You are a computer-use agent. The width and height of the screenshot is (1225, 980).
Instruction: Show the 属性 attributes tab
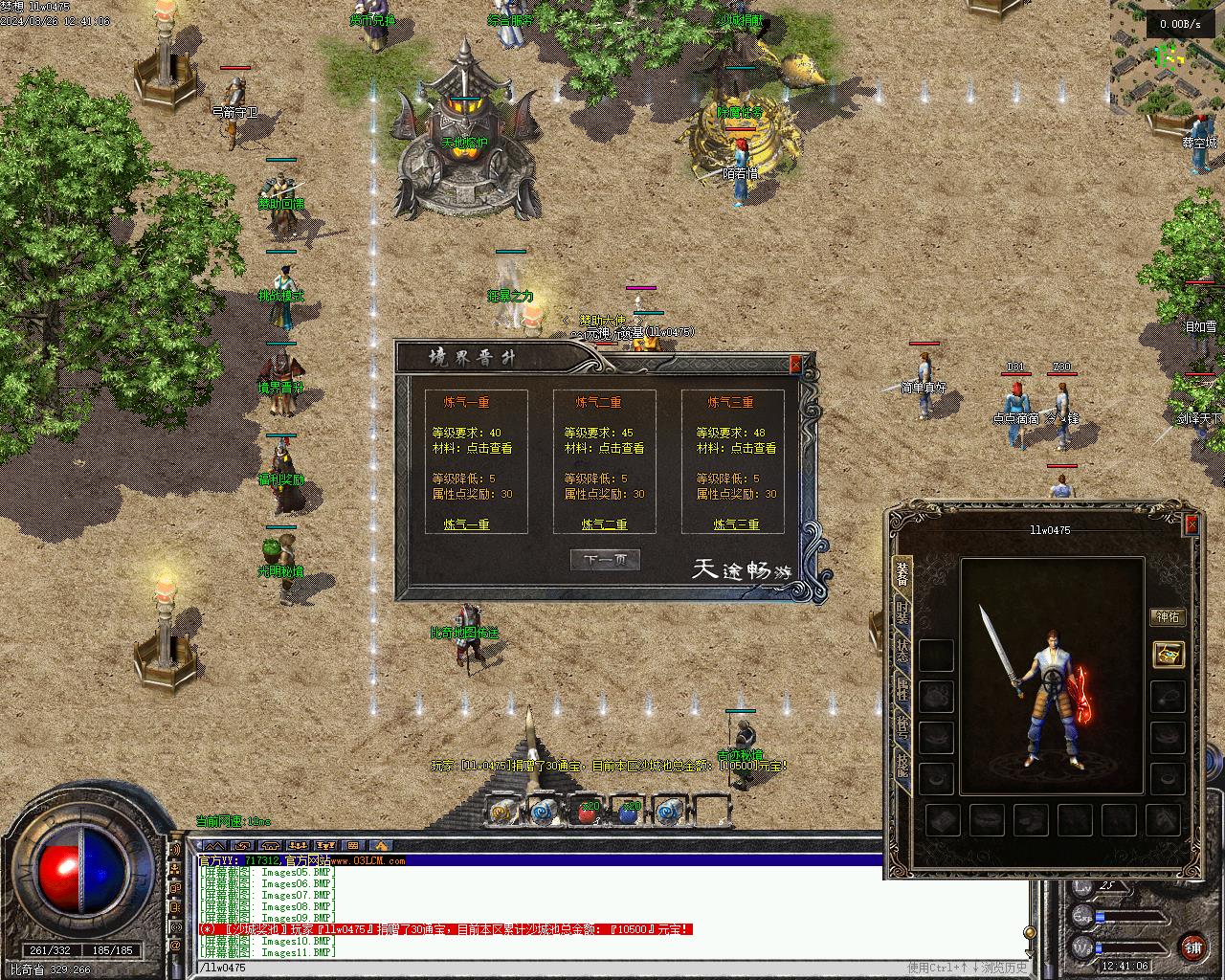(902, 691)
